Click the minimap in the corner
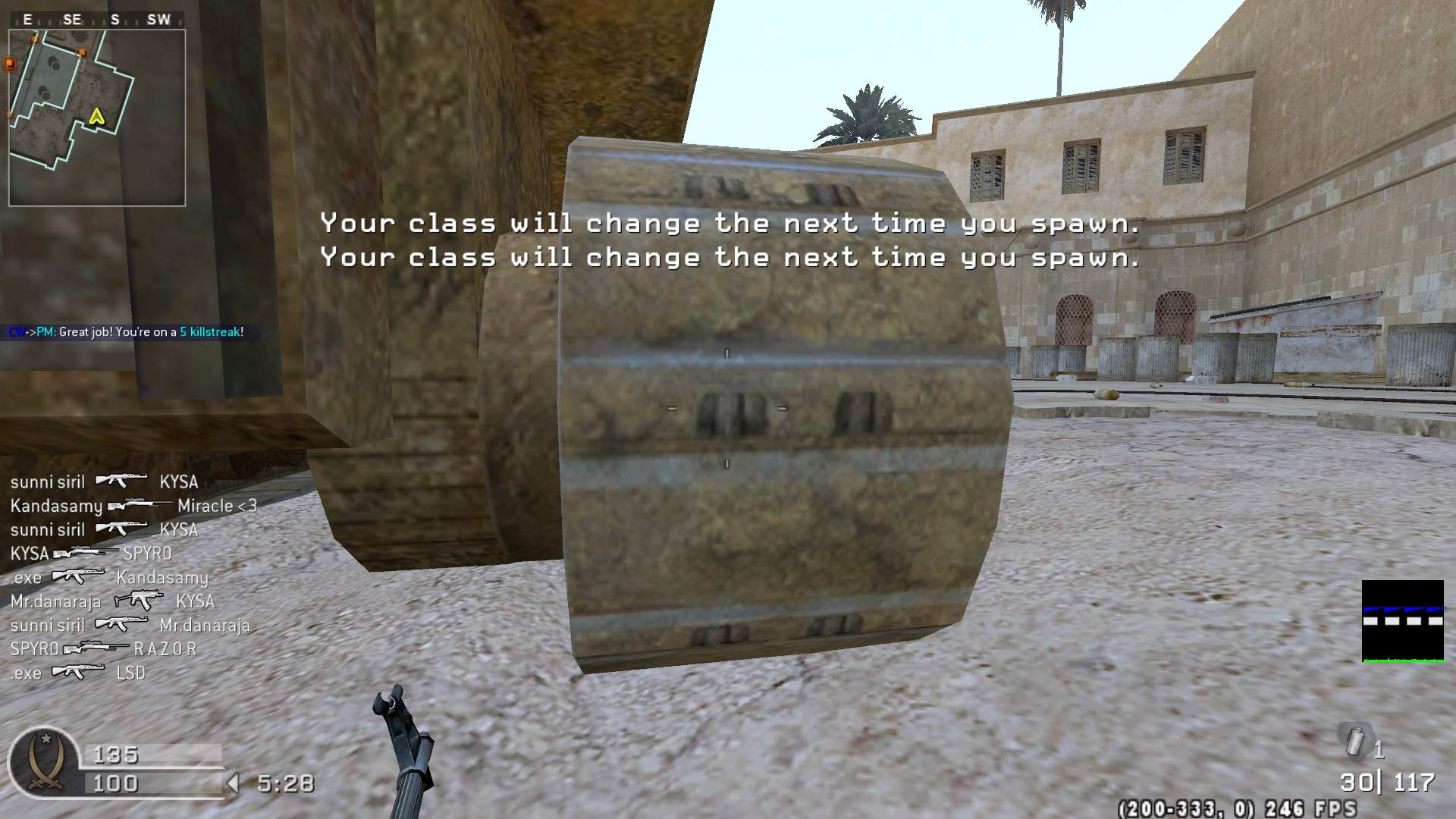This screenshot has height=819, width=1456. click(x=97, y=118)
